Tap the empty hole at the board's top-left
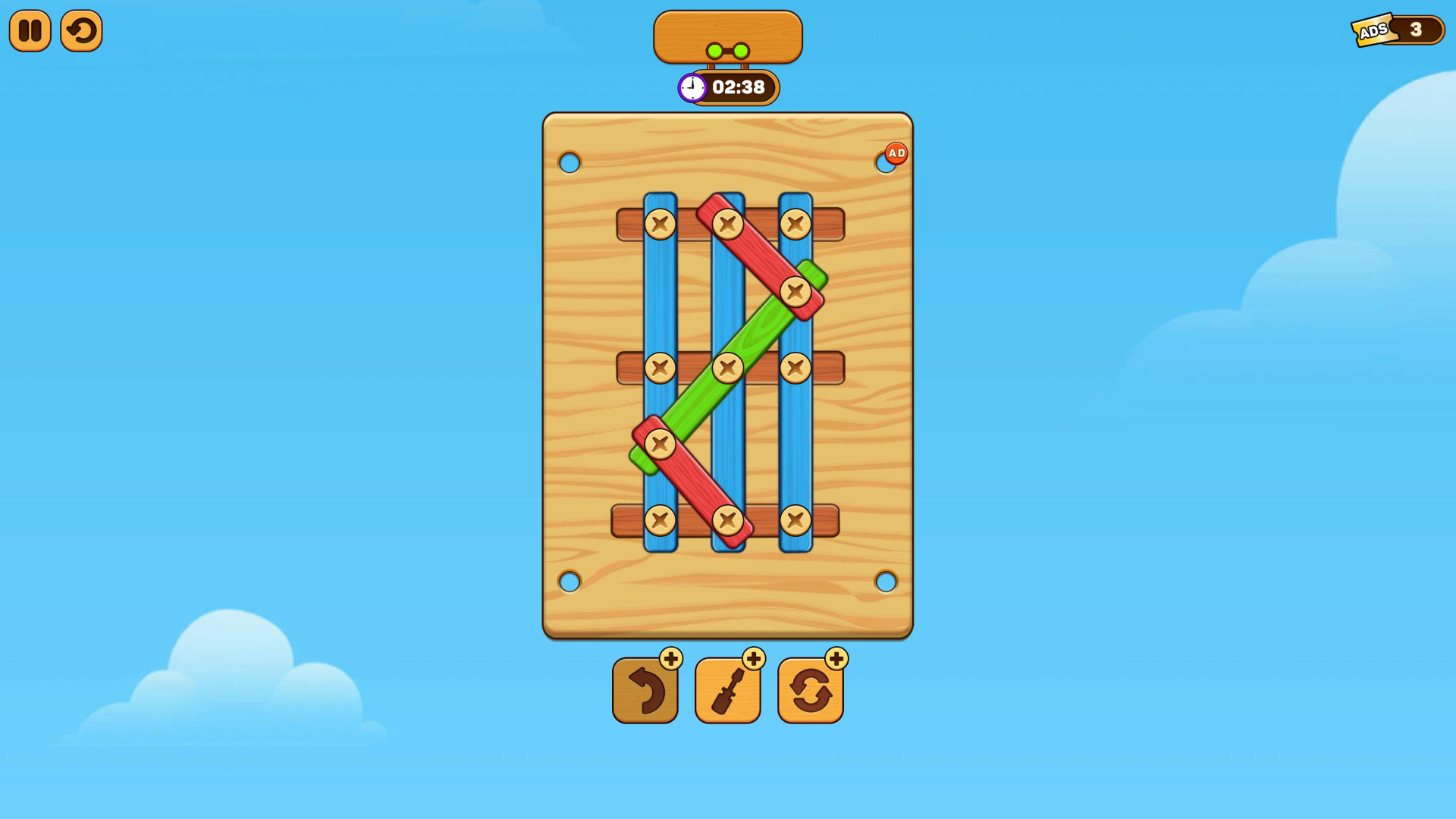The image size is (1456, 819). point(570,161)
